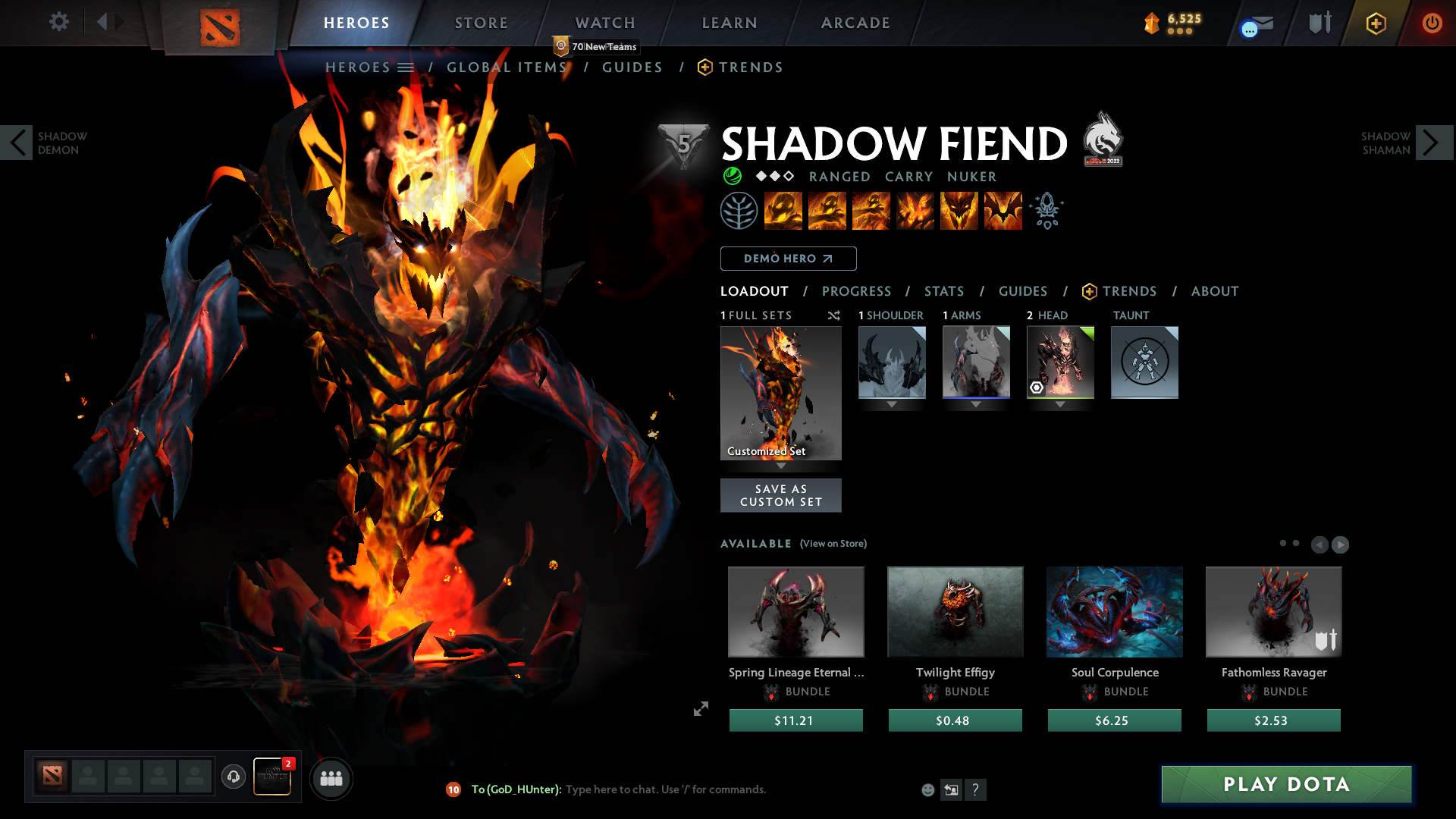This screenshot has width=1456, height=819.
Task: Click the second page dot above available items
Action: click(1297, 544)
